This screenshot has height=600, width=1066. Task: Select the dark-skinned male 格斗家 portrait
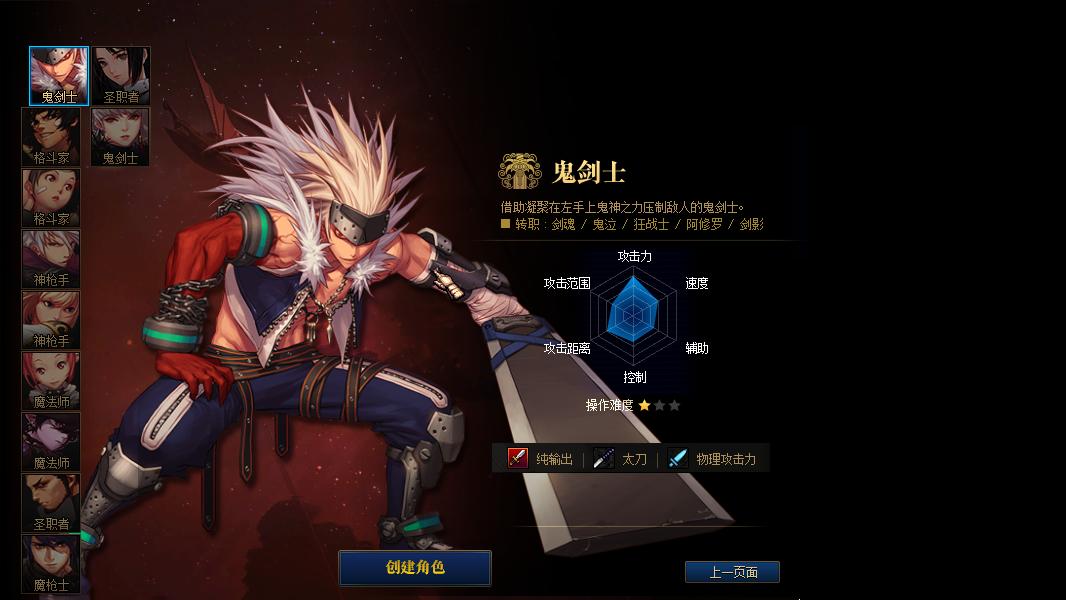(x=51, y=137)
